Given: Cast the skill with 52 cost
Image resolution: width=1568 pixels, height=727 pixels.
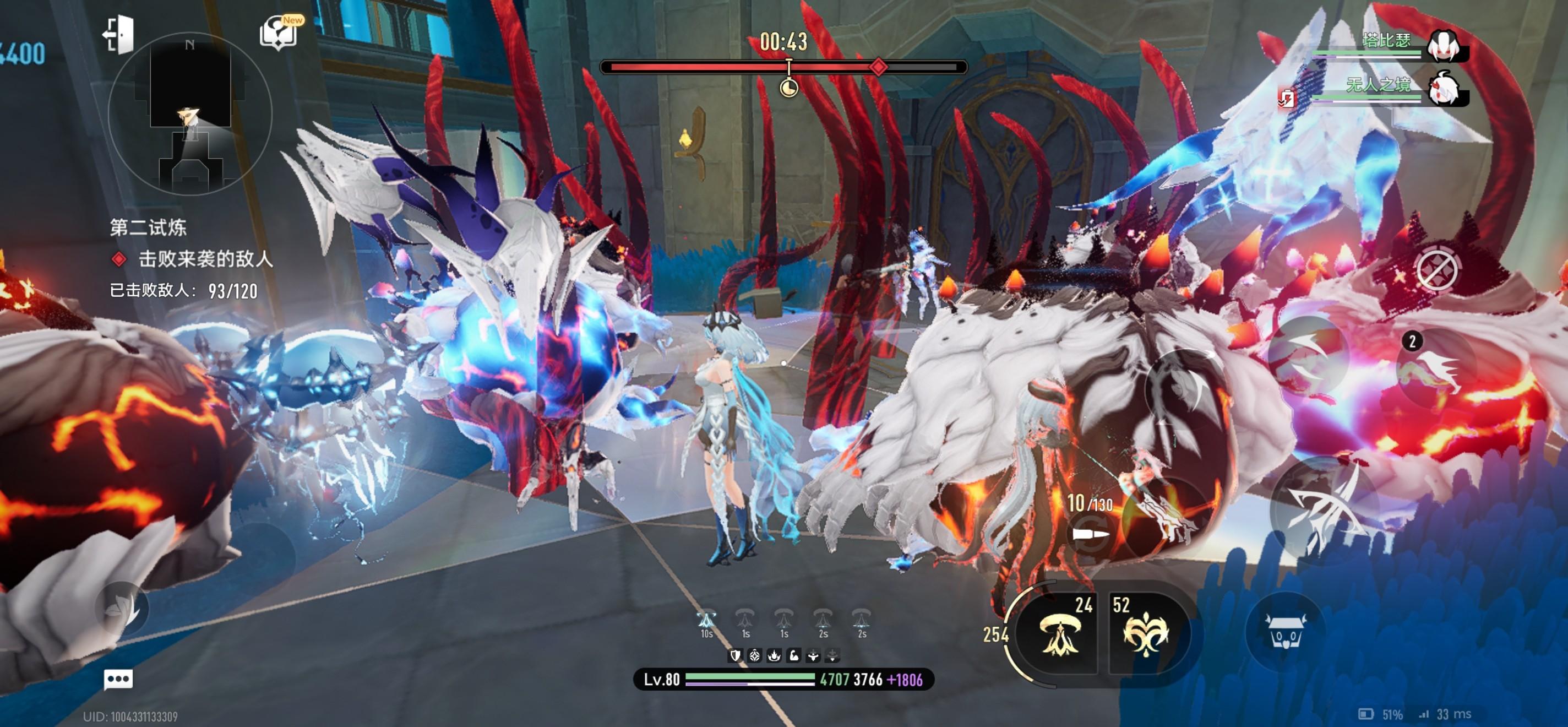Looking at the screenshot, I should 1146,634.
